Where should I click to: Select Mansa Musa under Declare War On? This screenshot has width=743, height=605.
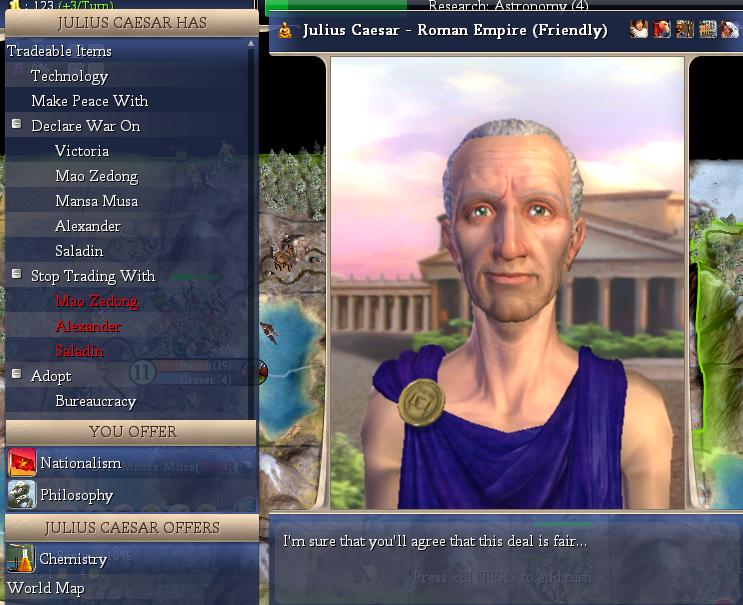click(x=96, y=201)
